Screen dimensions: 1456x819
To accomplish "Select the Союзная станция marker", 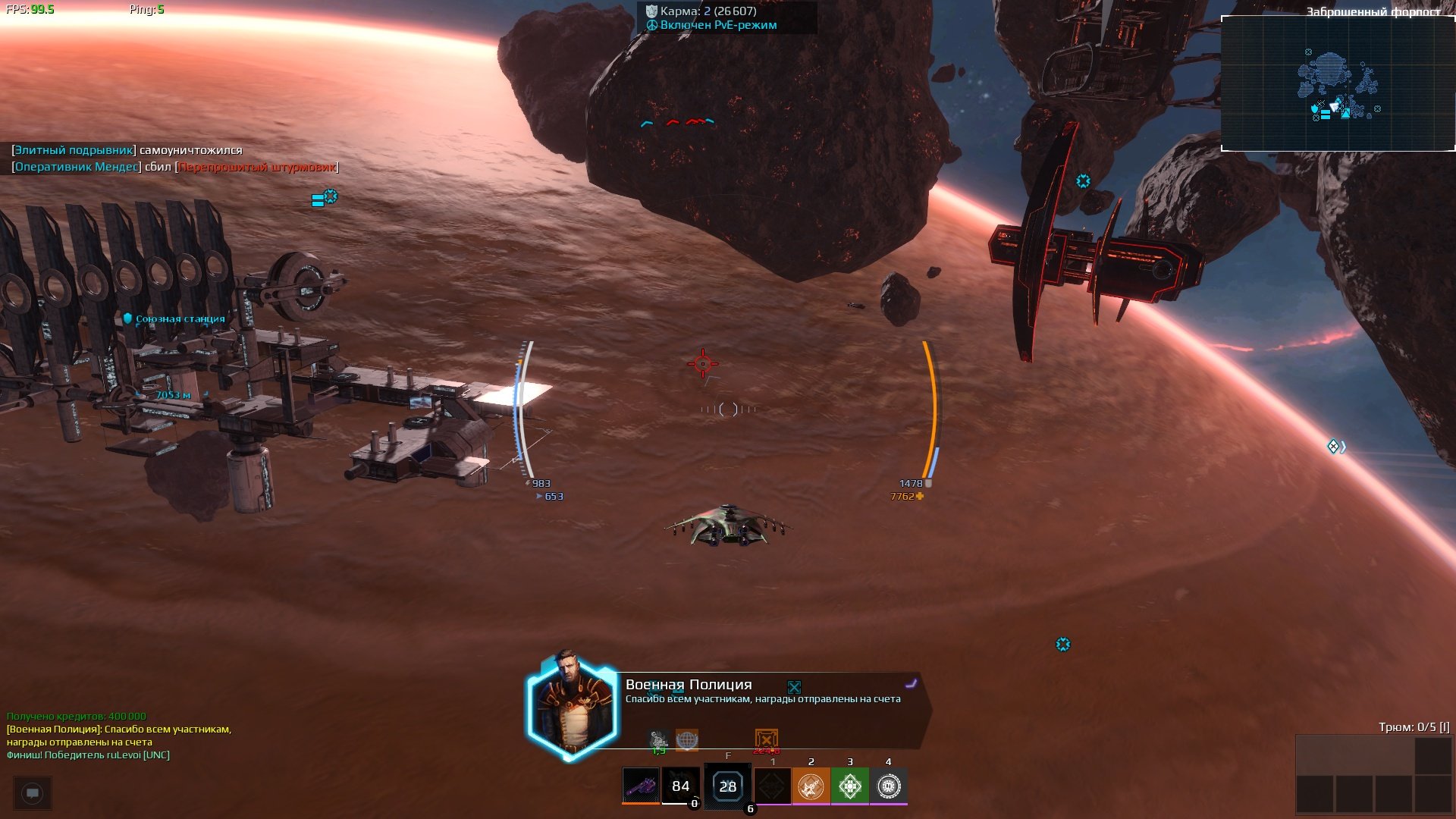I will pos(180,319).
